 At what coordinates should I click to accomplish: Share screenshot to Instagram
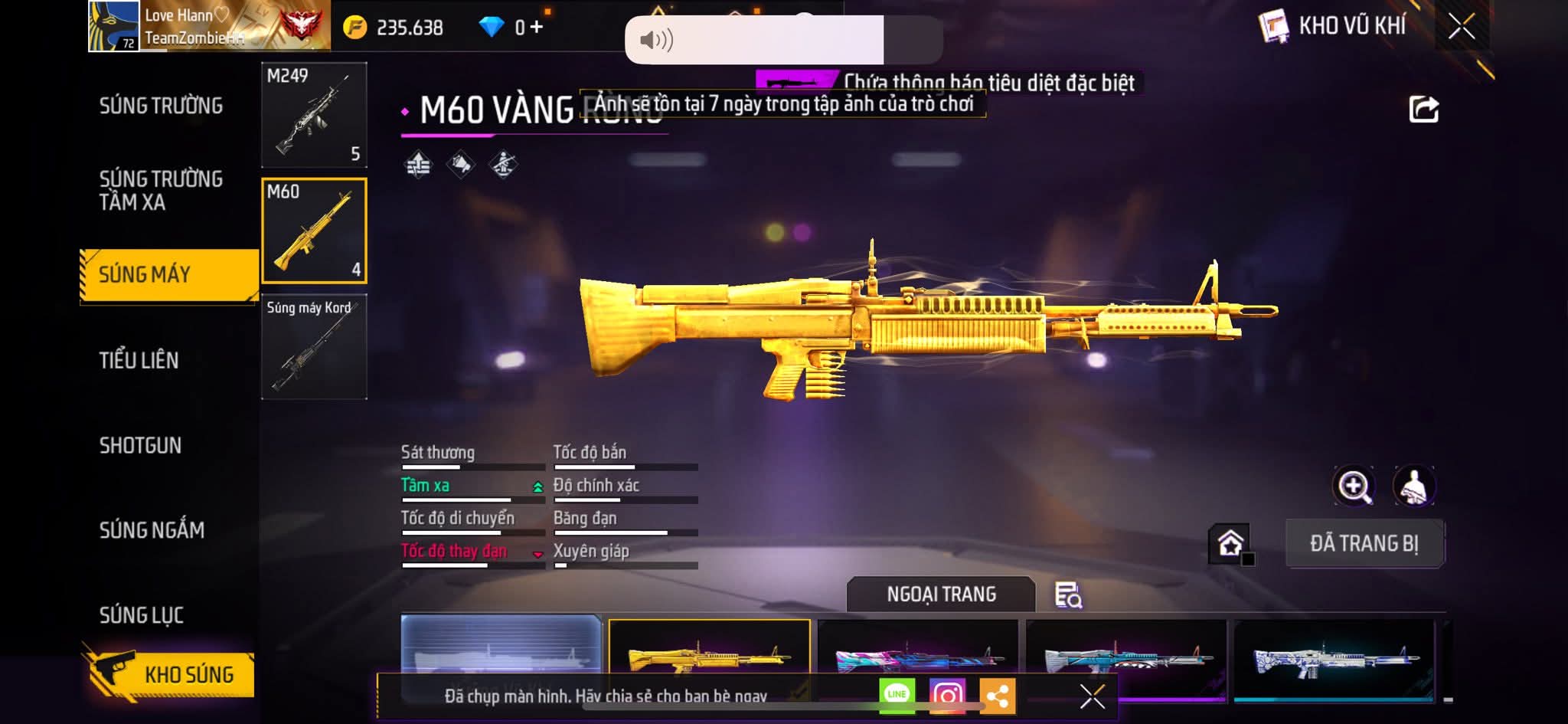pyautogui.click(x=947, y=695)
